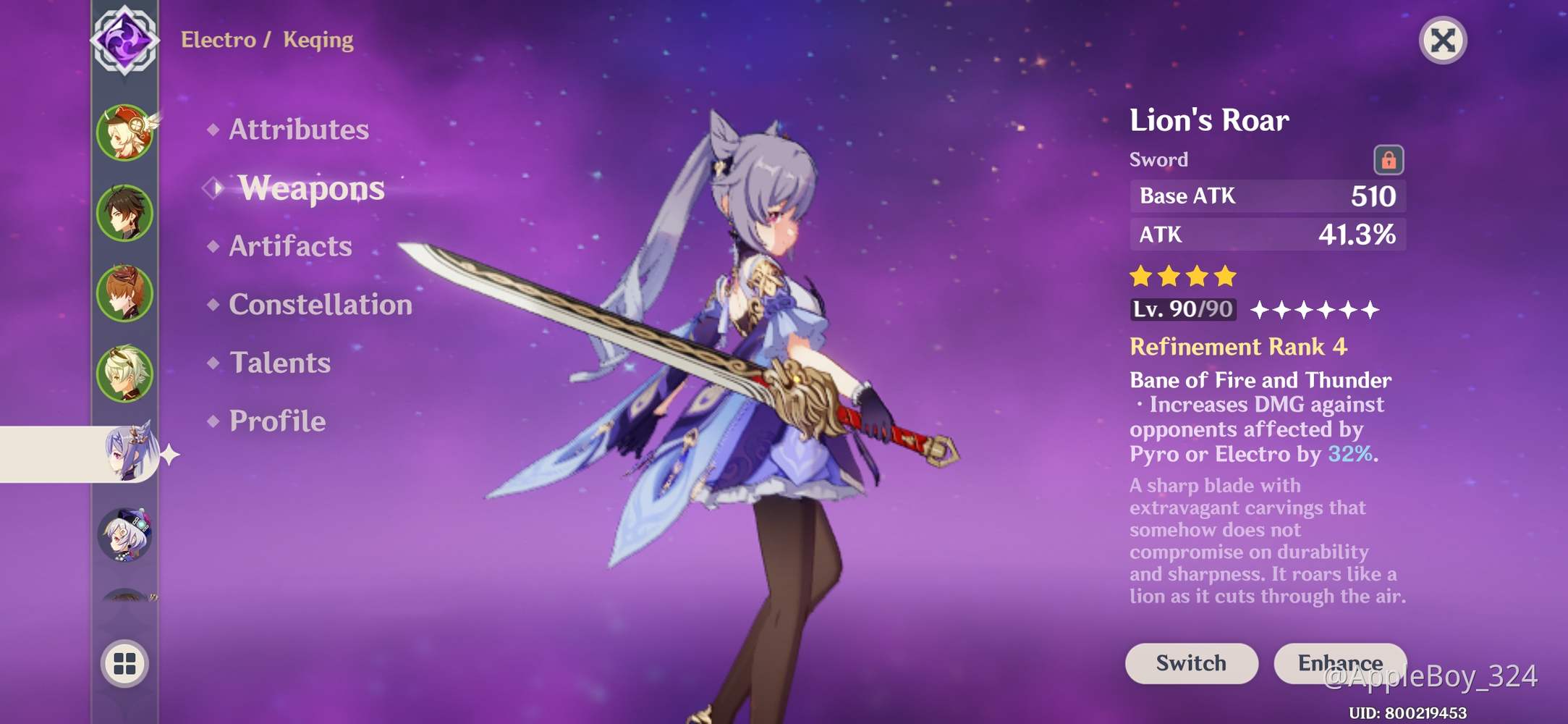Open the Talents section
The height and width of the screenshot is (724, 1568).
click(279, 362)
